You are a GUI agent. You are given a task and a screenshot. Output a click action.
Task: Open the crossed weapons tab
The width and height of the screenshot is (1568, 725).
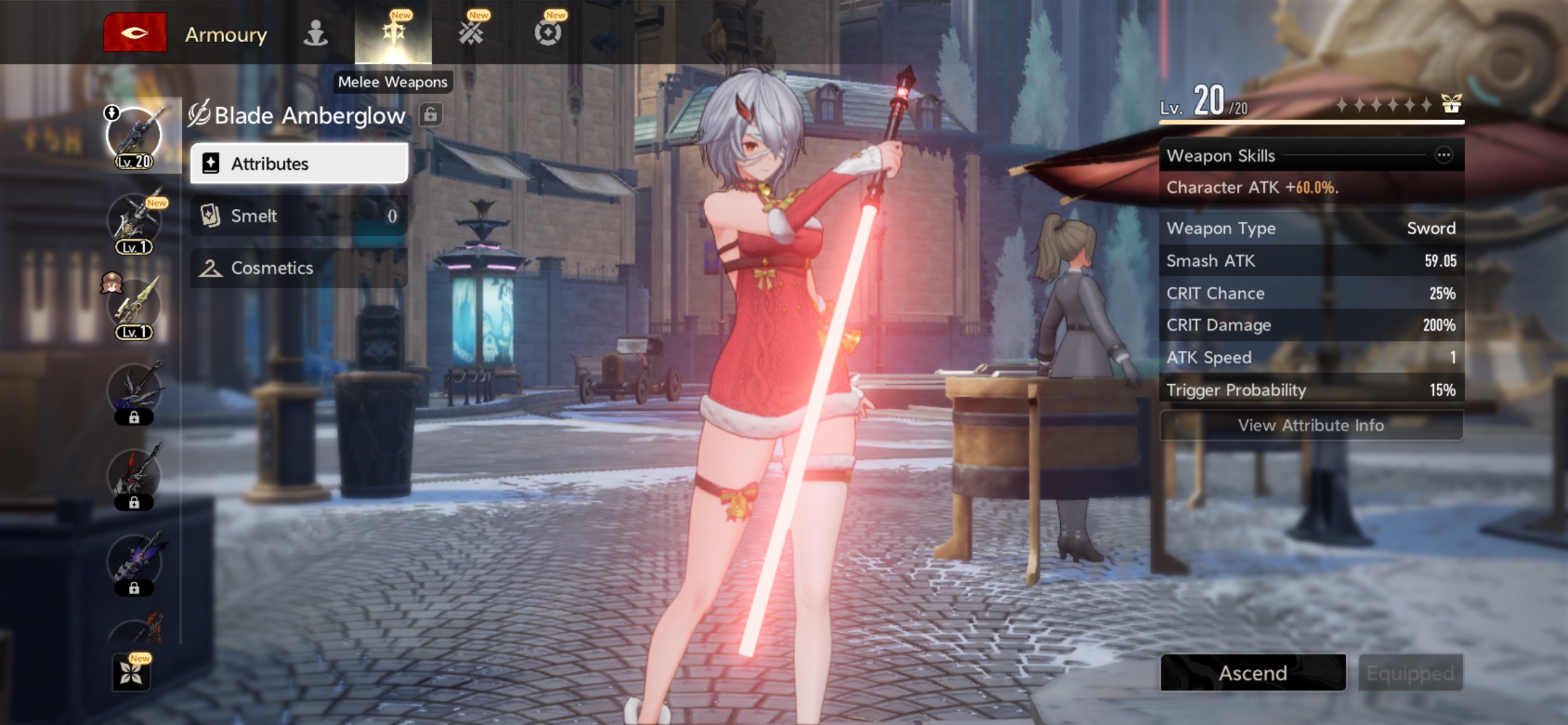pos(471,33)
